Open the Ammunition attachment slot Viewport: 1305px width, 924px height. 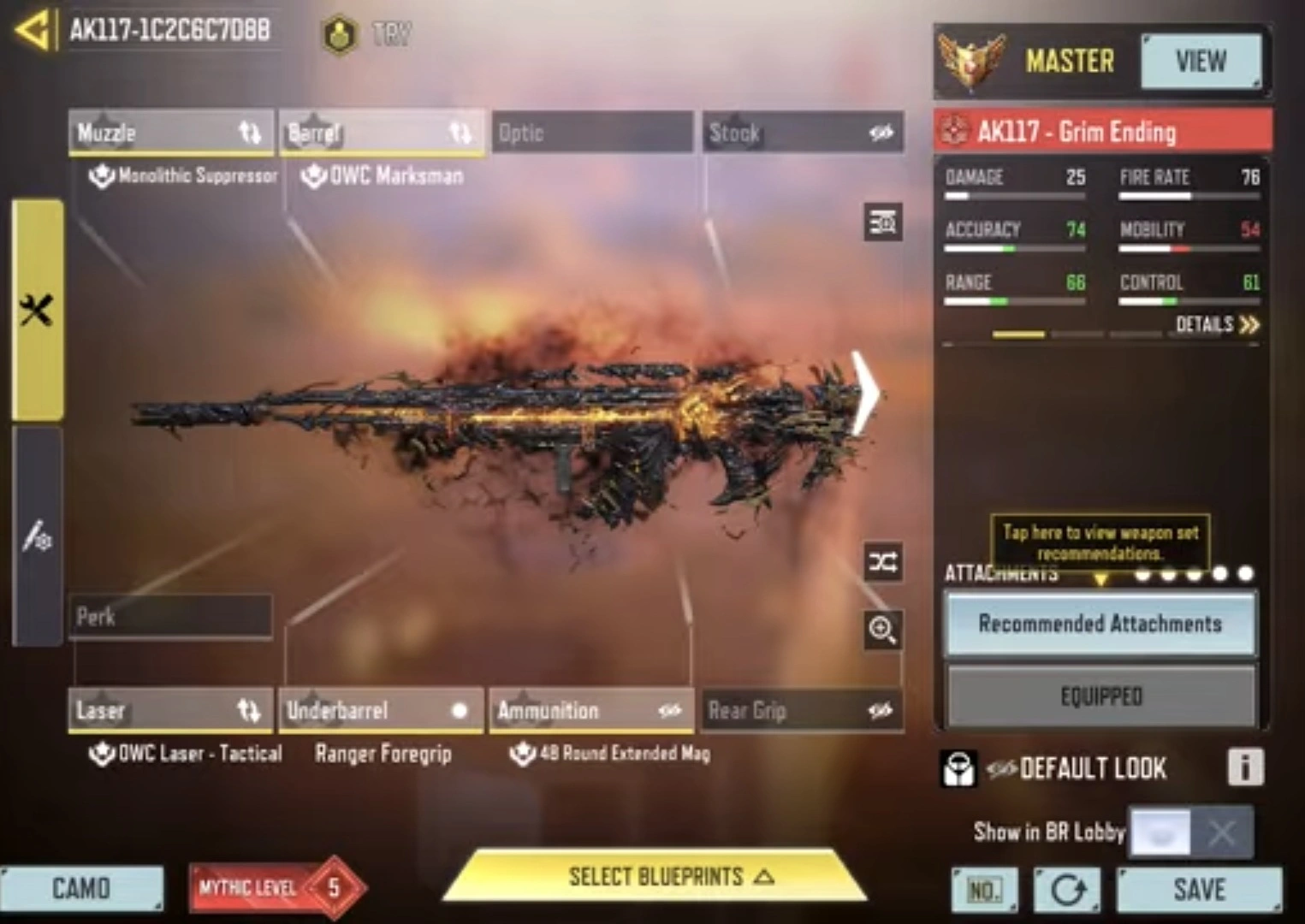(591, 710)
